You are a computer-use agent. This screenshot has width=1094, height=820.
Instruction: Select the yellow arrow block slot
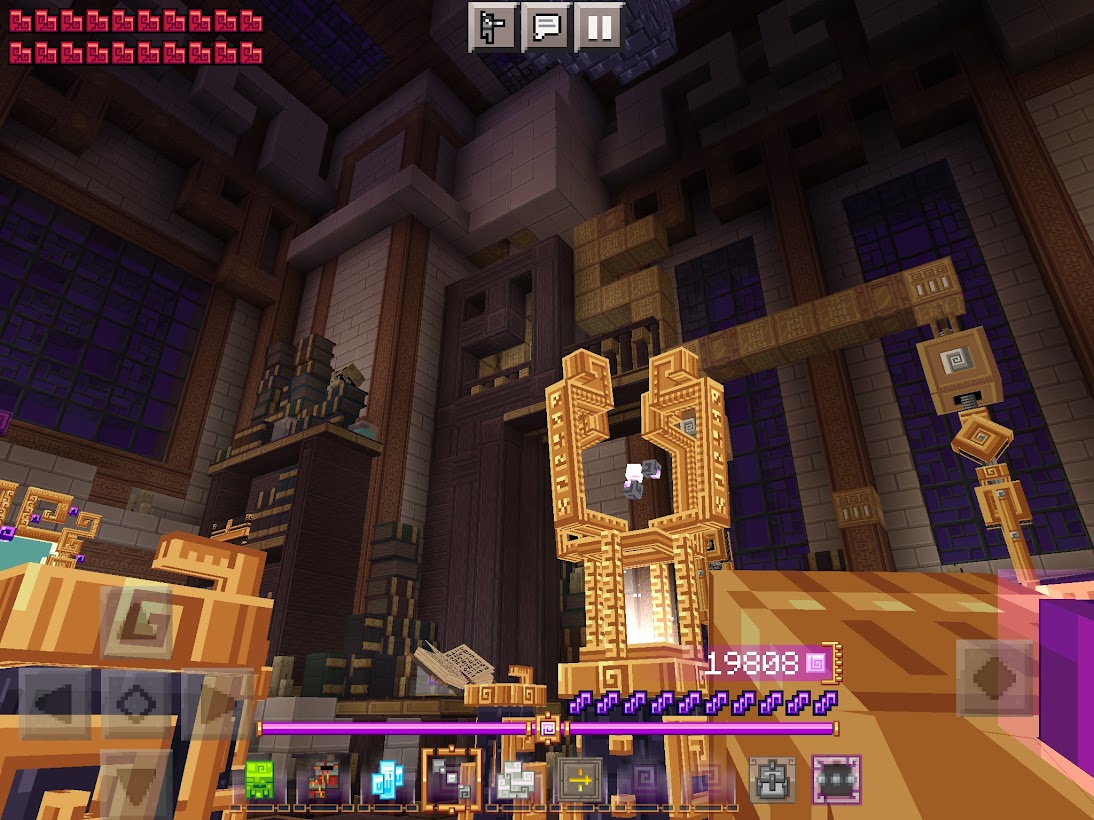point(579,780)
